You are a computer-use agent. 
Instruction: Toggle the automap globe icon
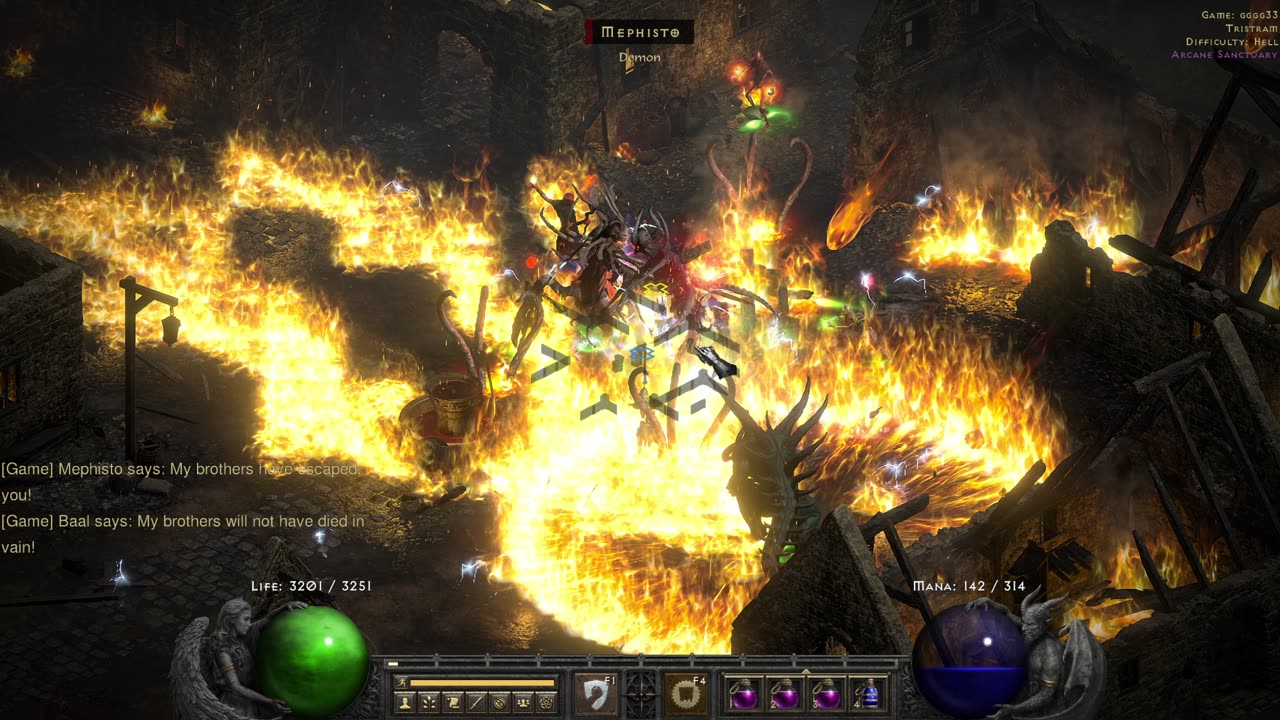point(499,703)
